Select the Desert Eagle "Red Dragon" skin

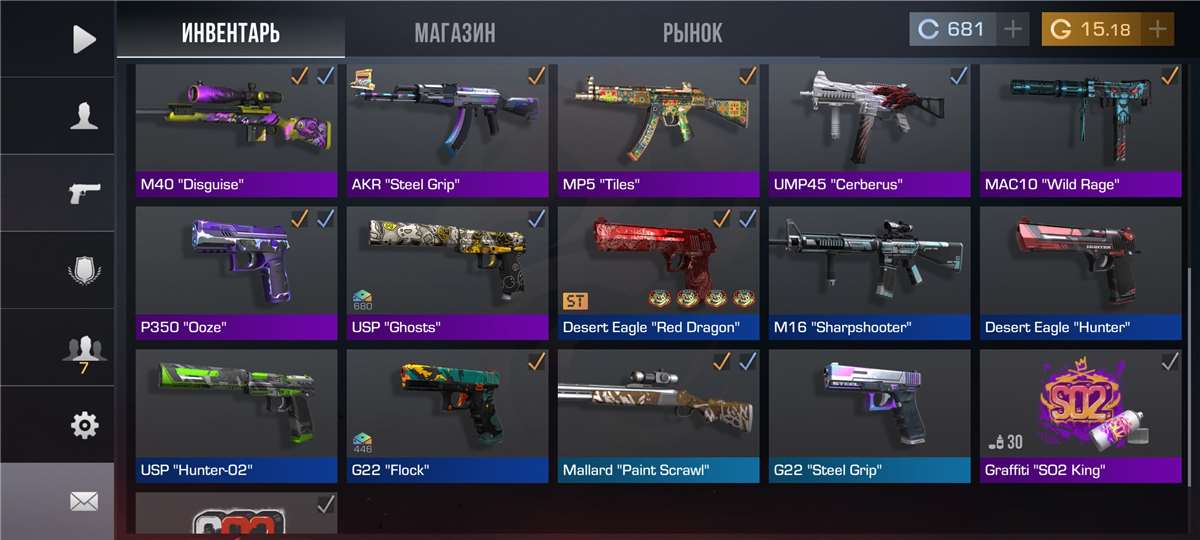(x=658, y=272)
